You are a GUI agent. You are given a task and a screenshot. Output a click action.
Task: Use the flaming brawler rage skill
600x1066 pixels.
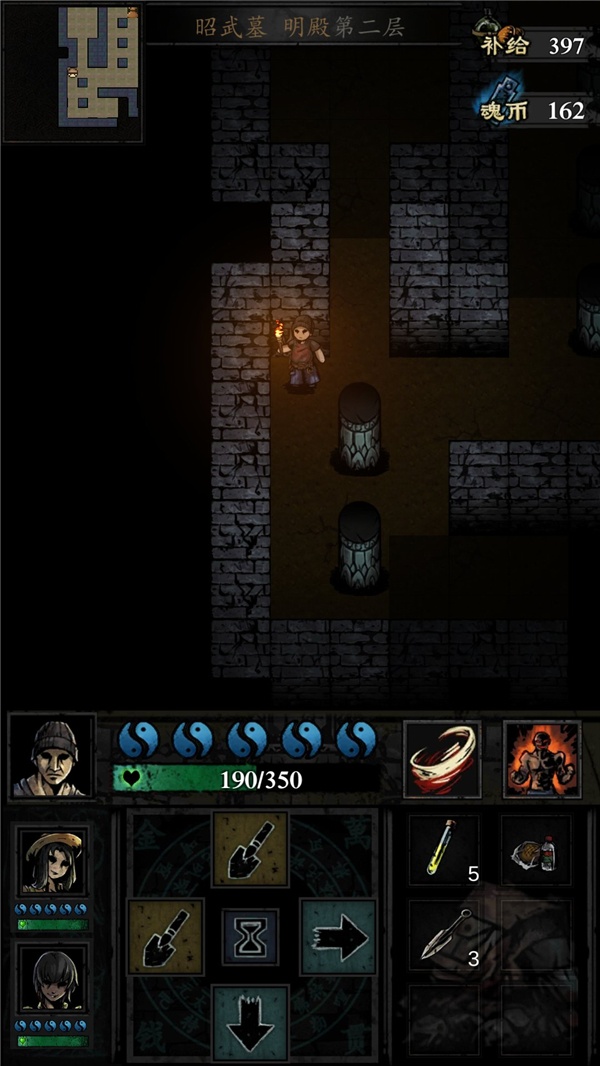point(541,758)
